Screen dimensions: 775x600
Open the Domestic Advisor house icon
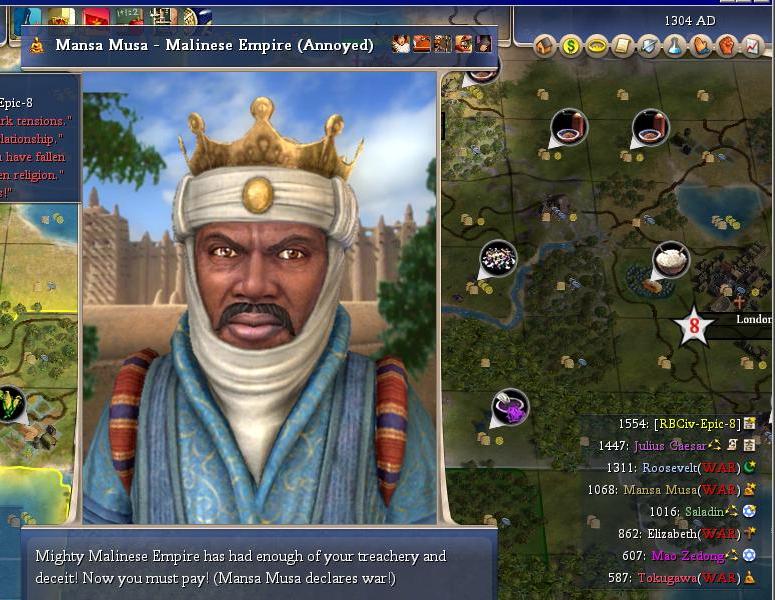point(545,46)
